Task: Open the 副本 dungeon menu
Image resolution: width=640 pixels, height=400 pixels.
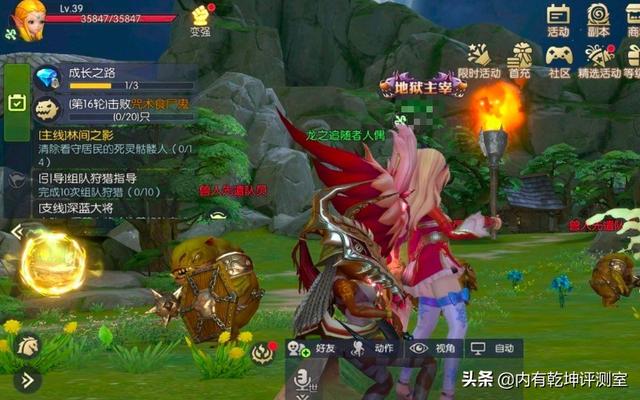Action: tap(598, 19)
